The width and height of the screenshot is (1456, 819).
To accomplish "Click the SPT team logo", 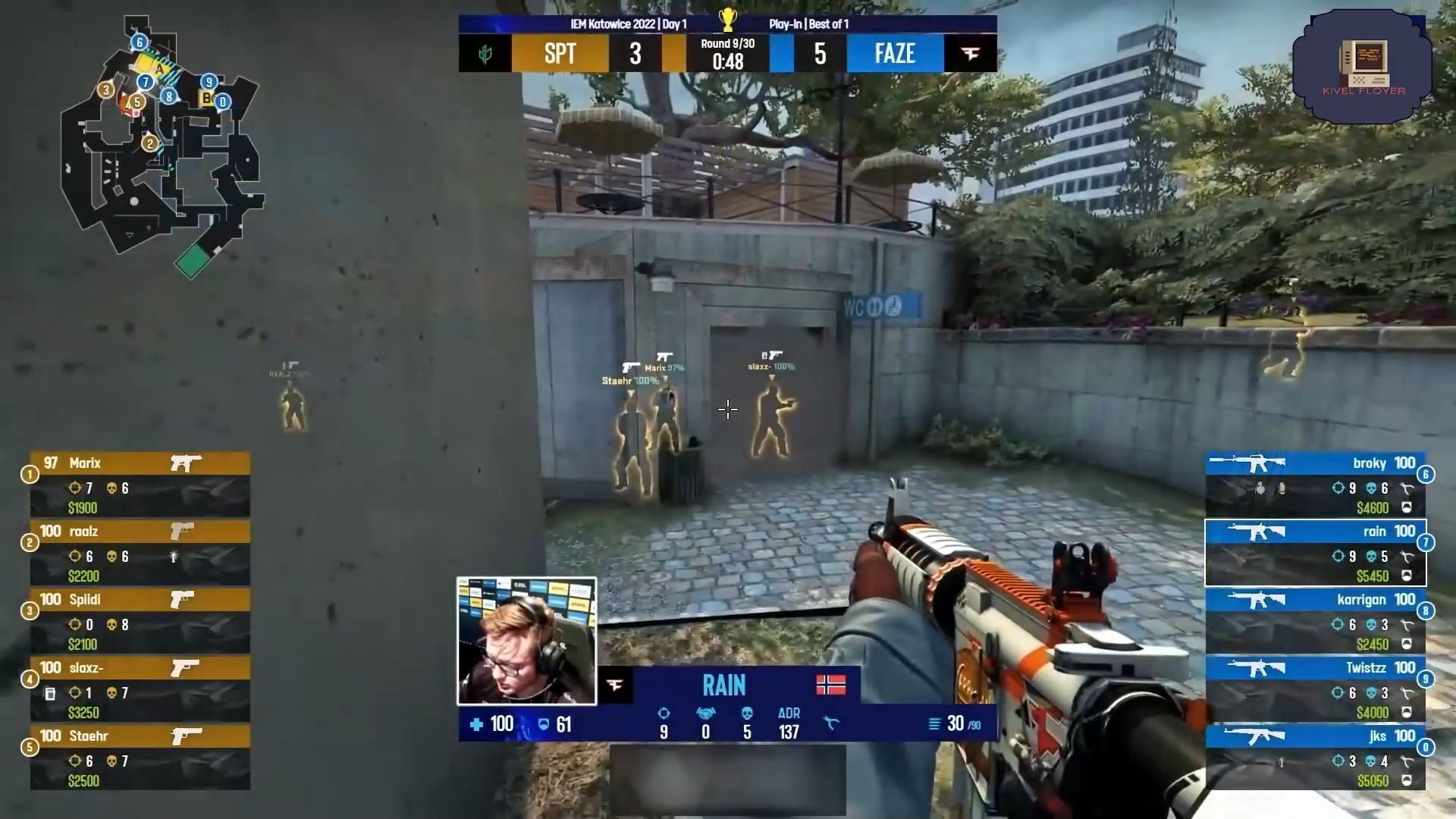I will click(485, 54).
